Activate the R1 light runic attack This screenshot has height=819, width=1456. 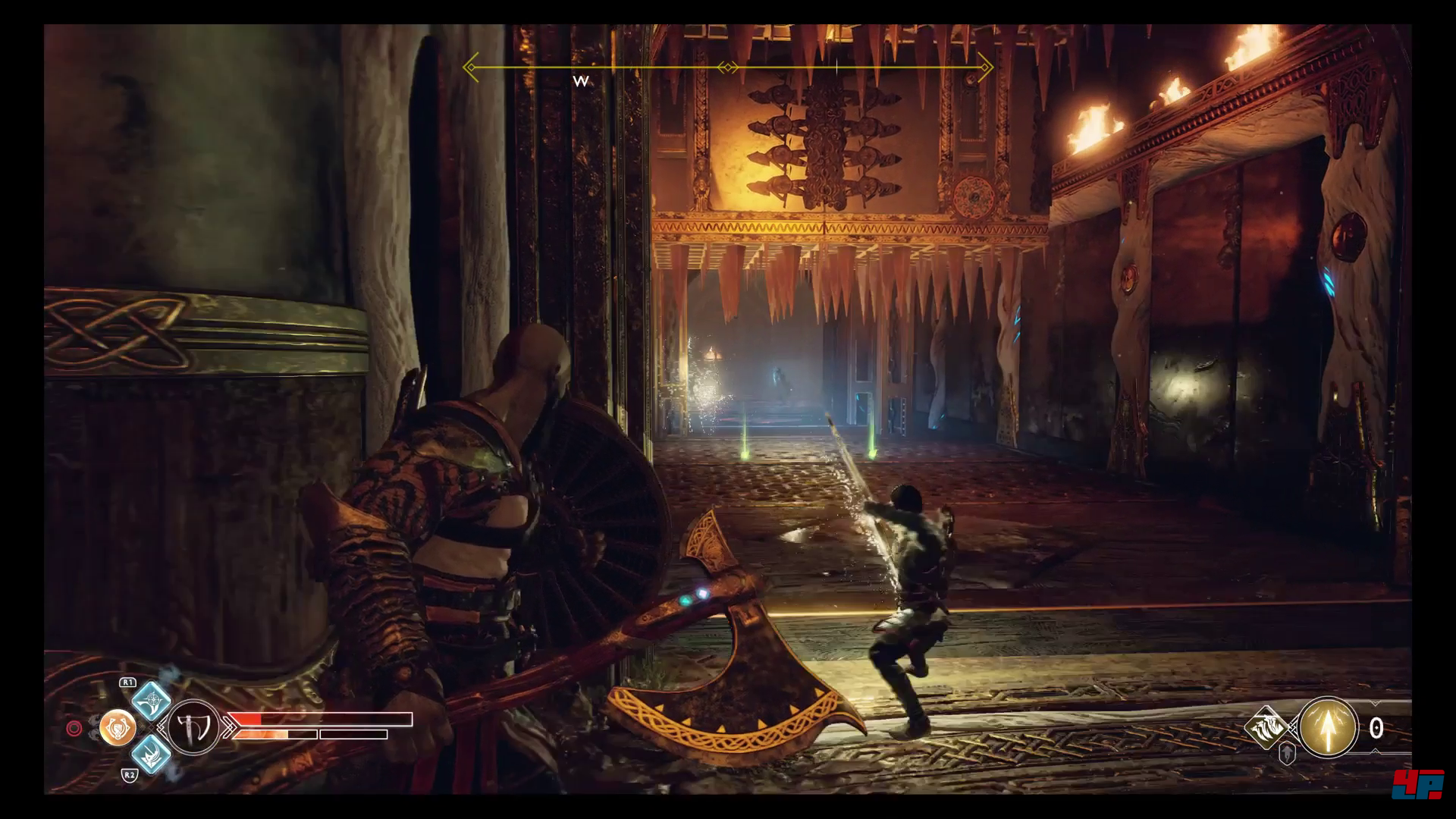click(151, 700)
